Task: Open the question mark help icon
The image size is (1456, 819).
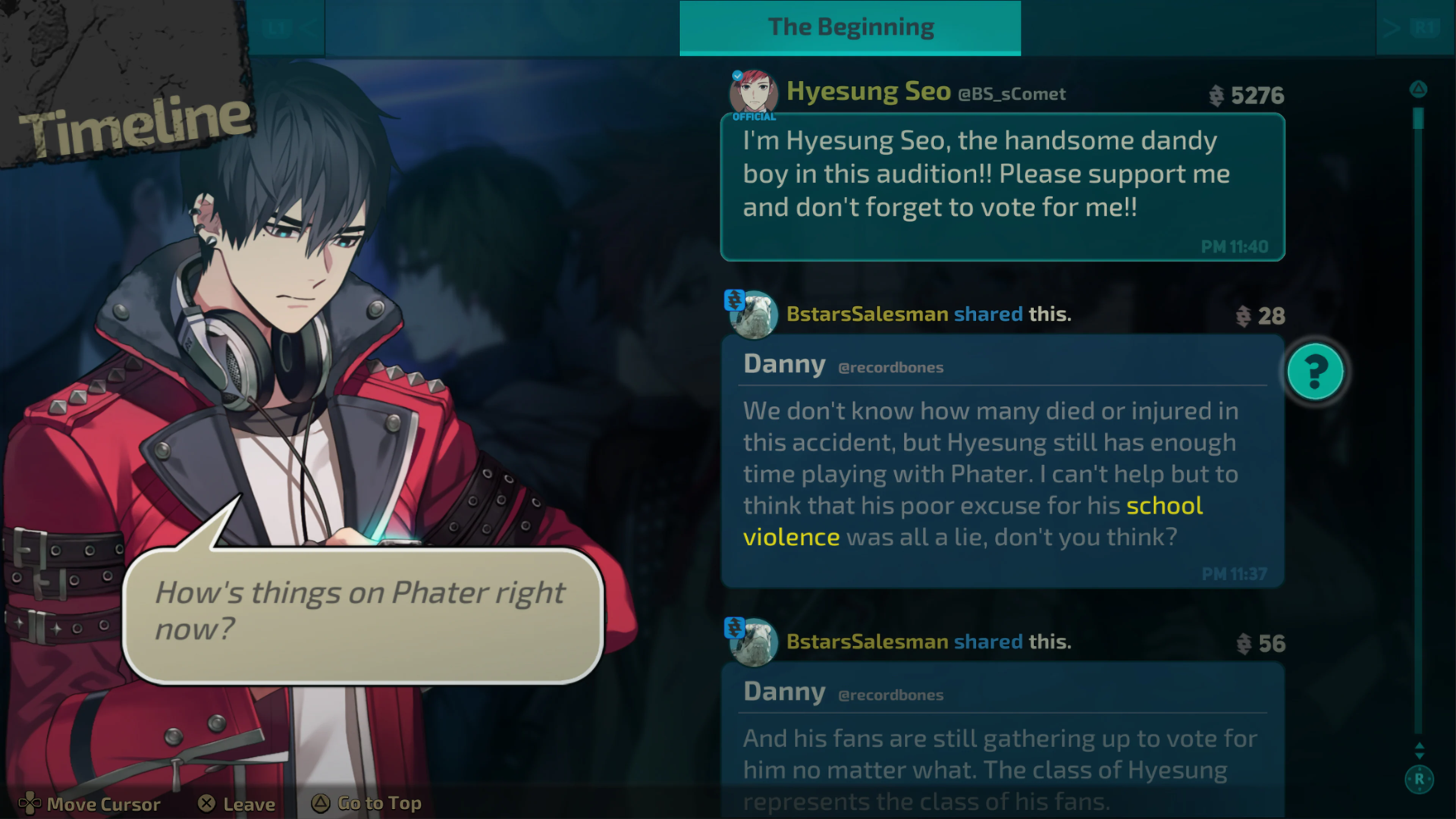Action: pos(1315,371)
